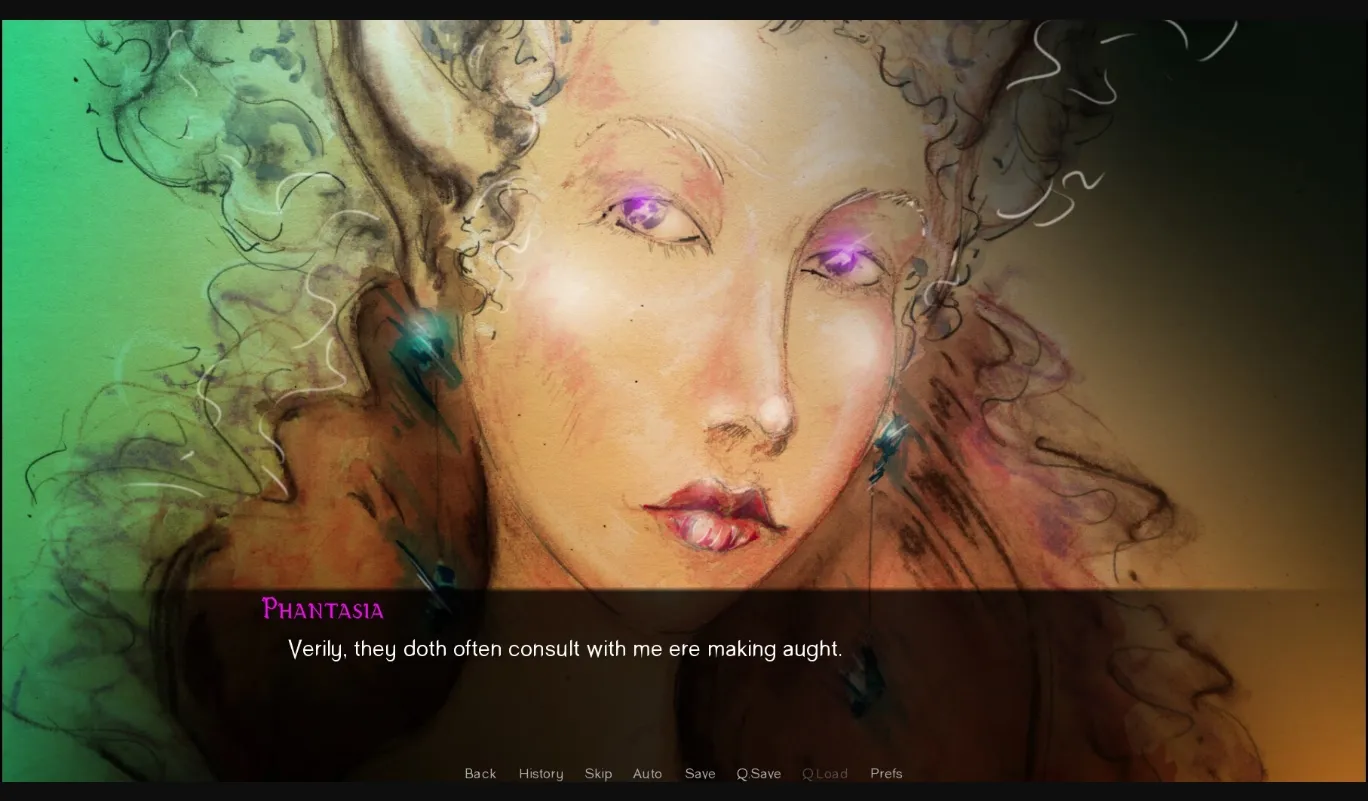This screenshot has width=1368, height=801.
Task: Click the grayed-out Q.Load option
Action: click(825, 773)
